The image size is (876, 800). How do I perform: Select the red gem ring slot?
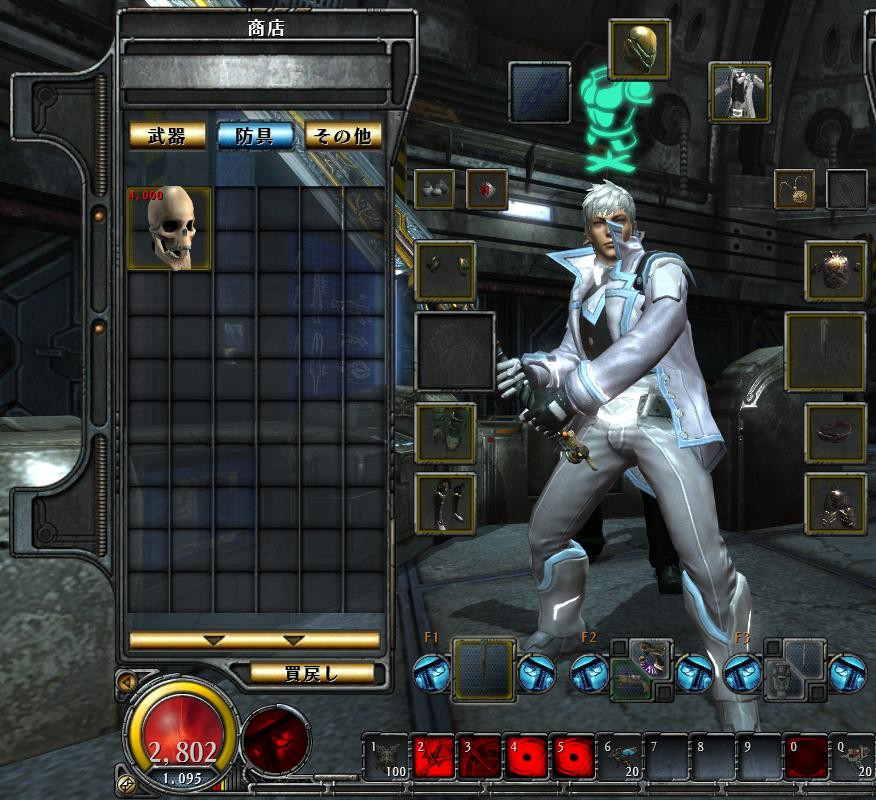(x=487, y=189)
